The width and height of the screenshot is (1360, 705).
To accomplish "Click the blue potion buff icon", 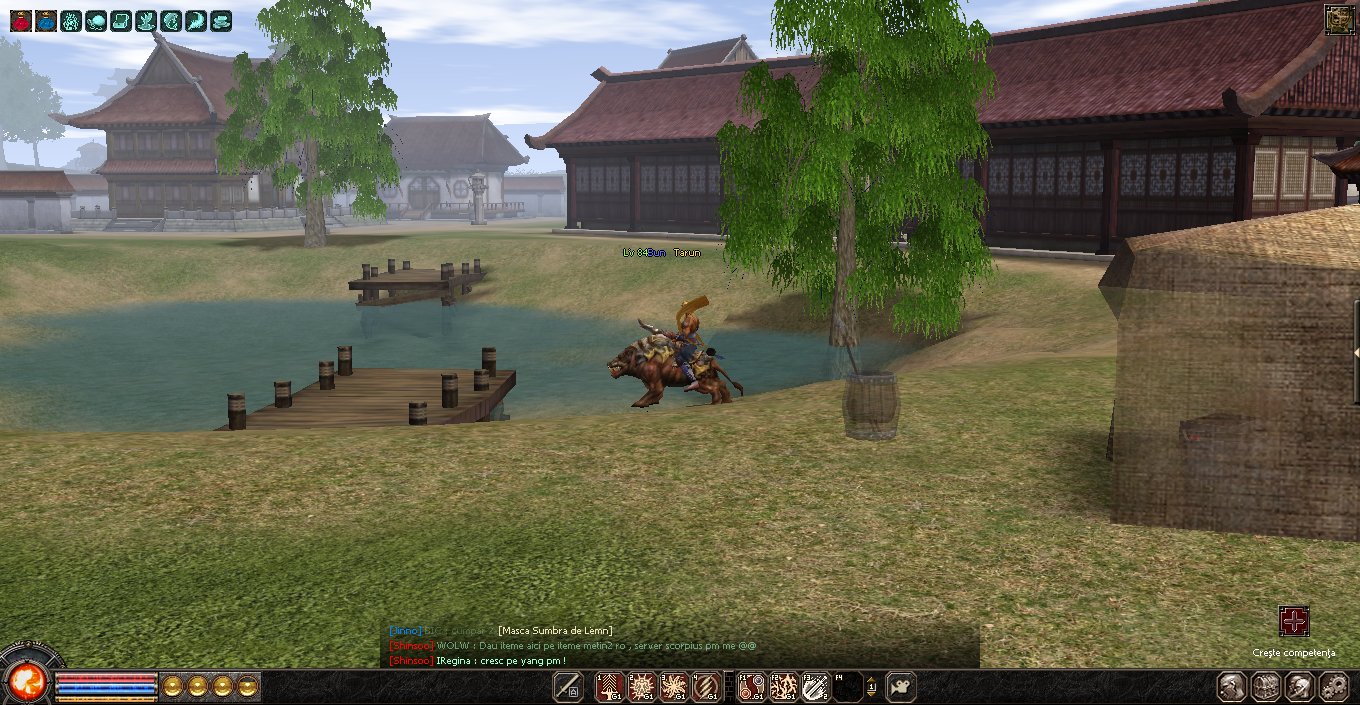I will click(46, 20).
